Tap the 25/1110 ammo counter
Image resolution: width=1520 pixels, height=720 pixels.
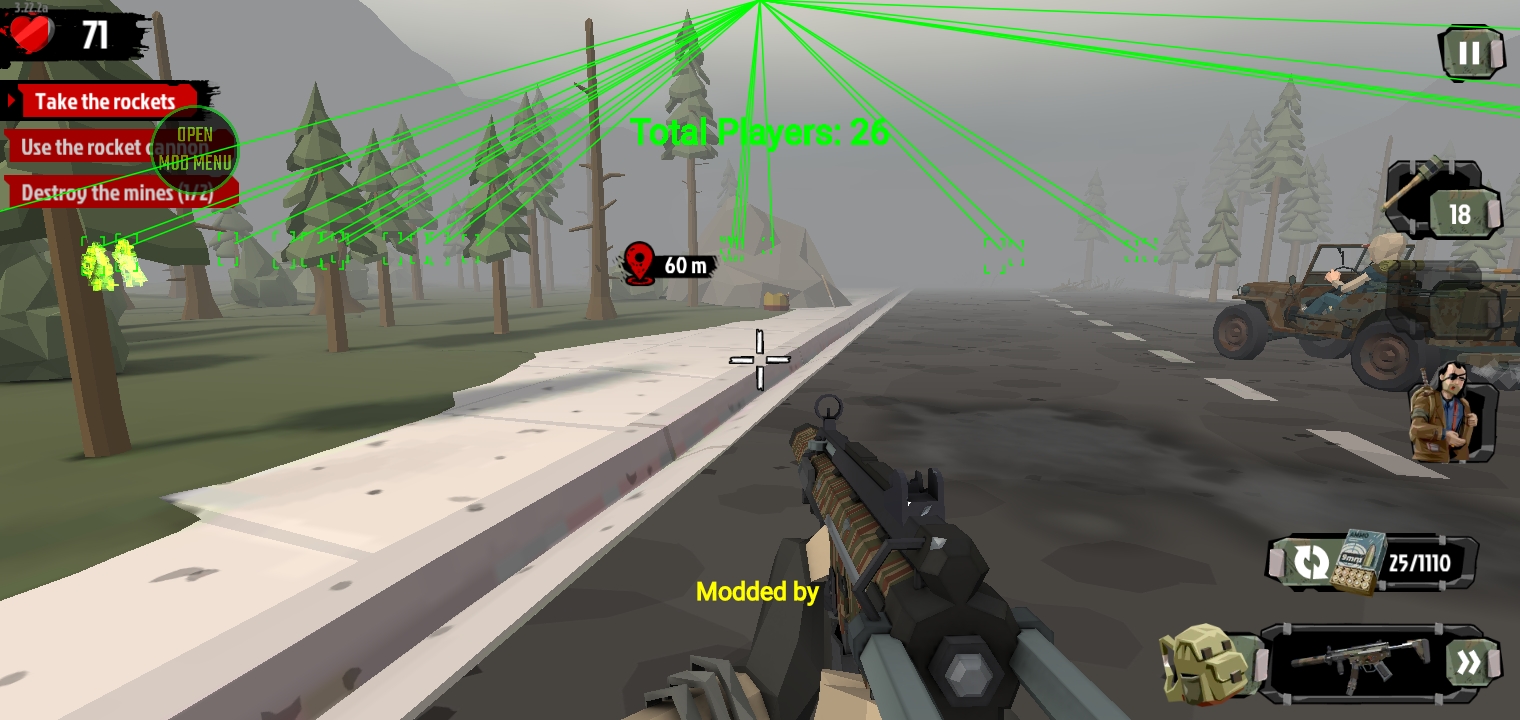[x=1419, y=562]
